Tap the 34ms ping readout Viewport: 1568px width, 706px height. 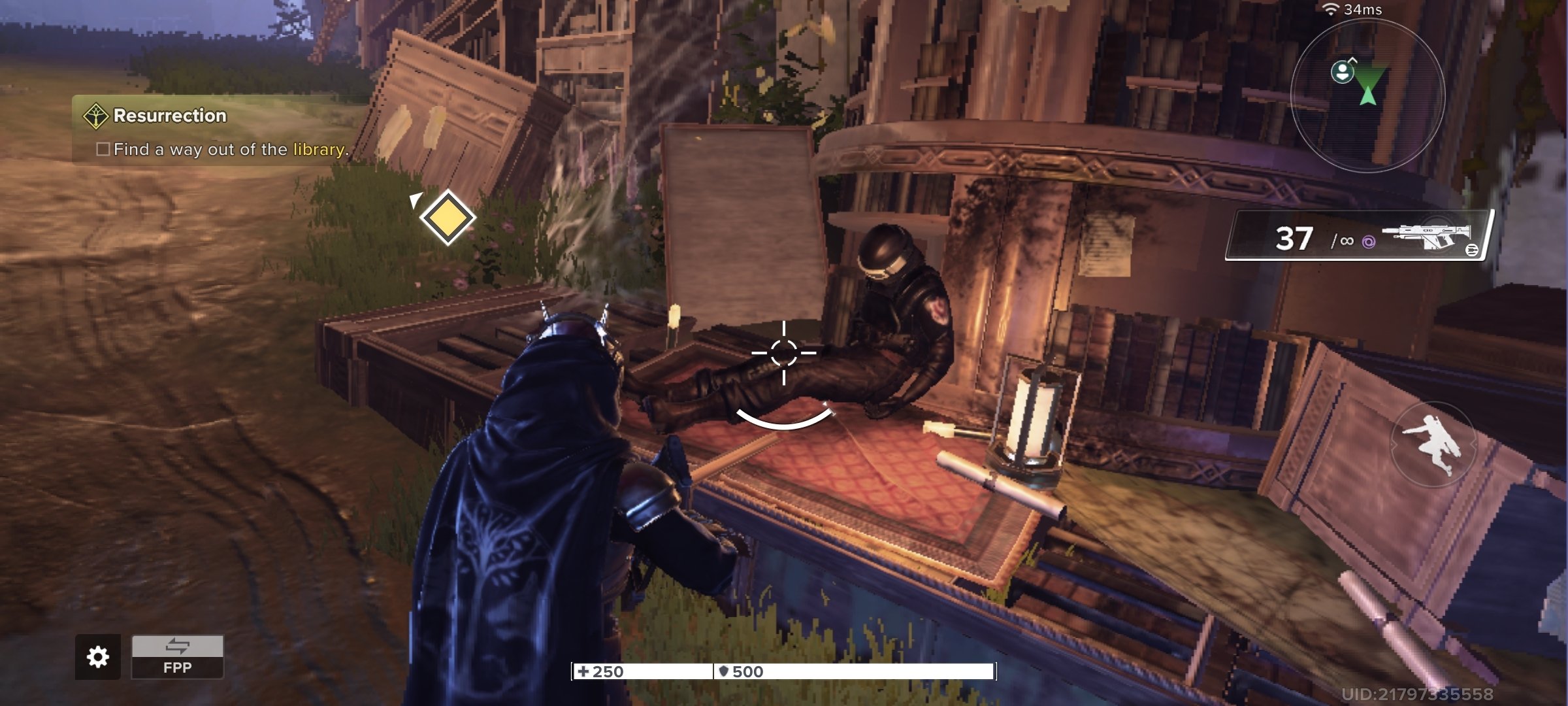pyautogui.click(x=1363, y=10)
